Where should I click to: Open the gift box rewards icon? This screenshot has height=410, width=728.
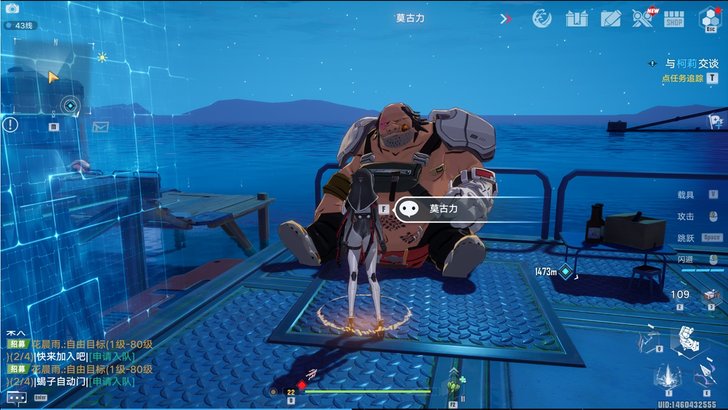(576, 18)
